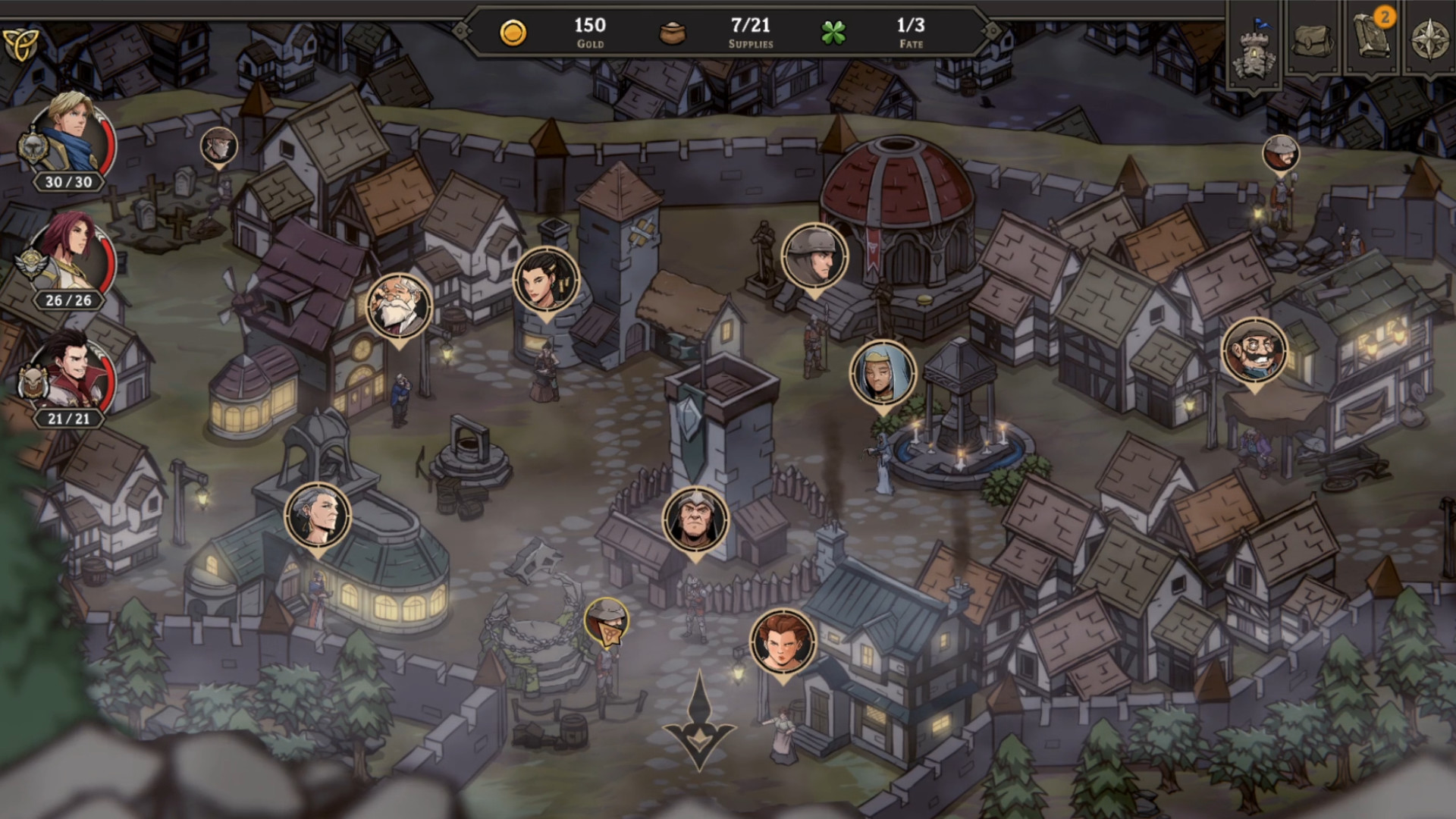Viewport: 1456px width, 819px height.
Task: Talk to the auburn-haired woman marker
Action: (782, 642)
